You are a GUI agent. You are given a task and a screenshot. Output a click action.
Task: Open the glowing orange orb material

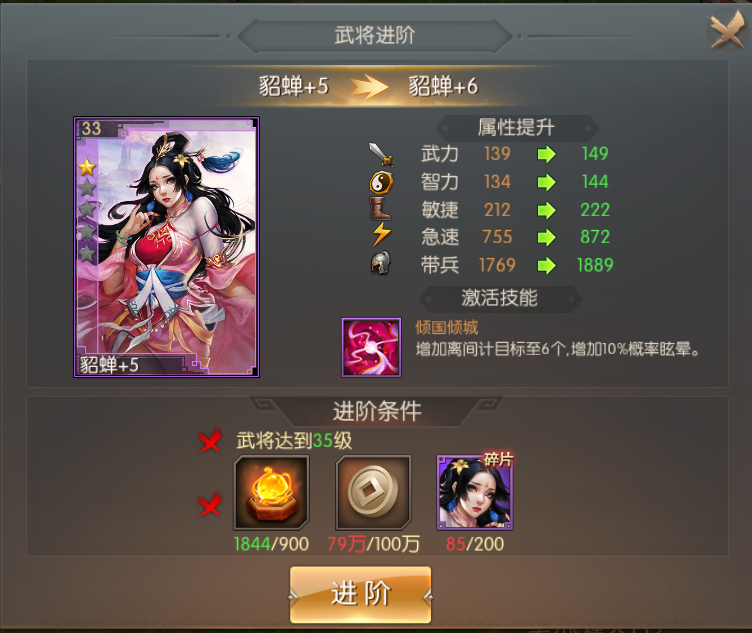pyautogui.click(x=270, y=492)
